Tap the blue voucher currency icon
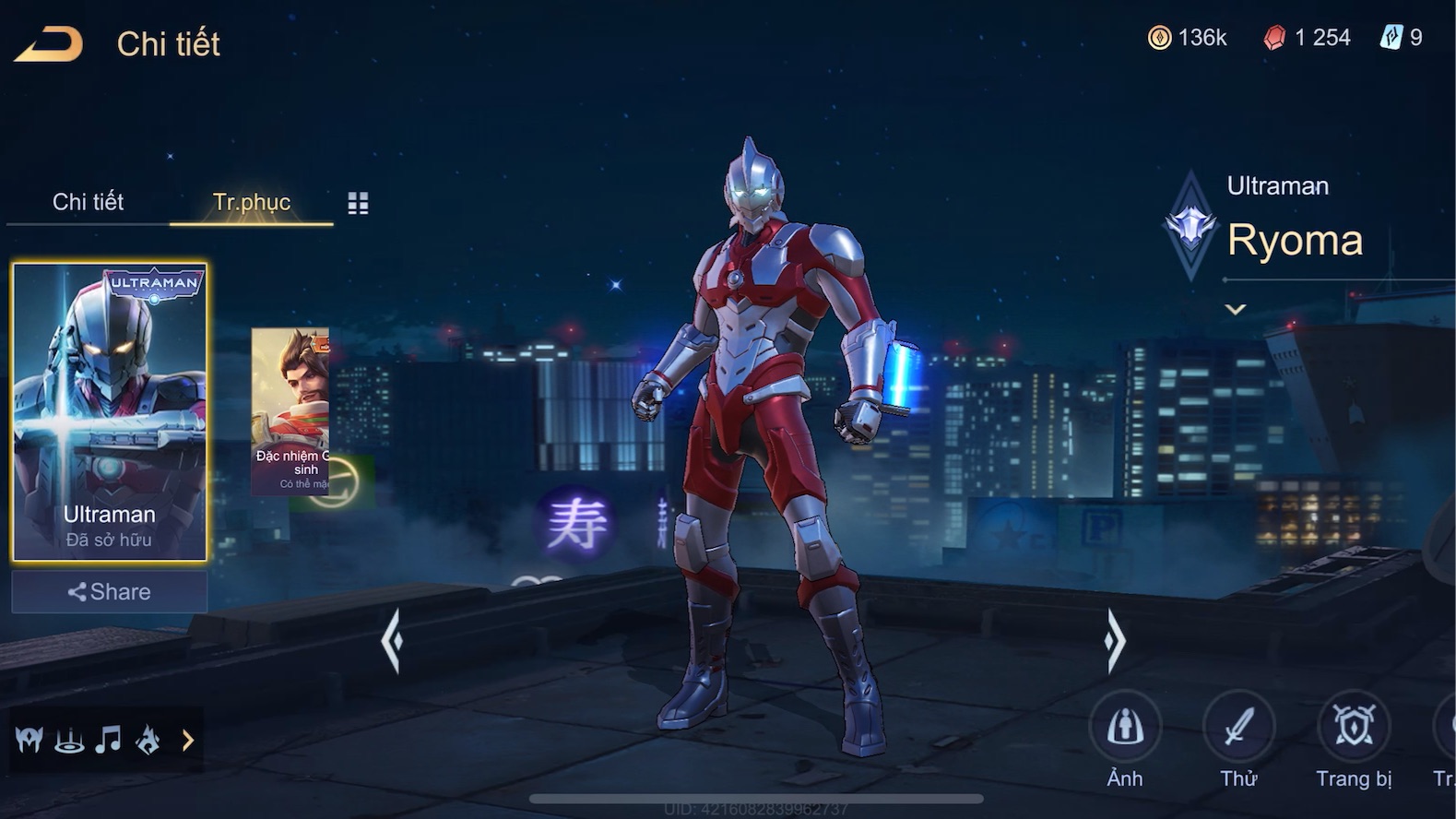 point(1391,38)
